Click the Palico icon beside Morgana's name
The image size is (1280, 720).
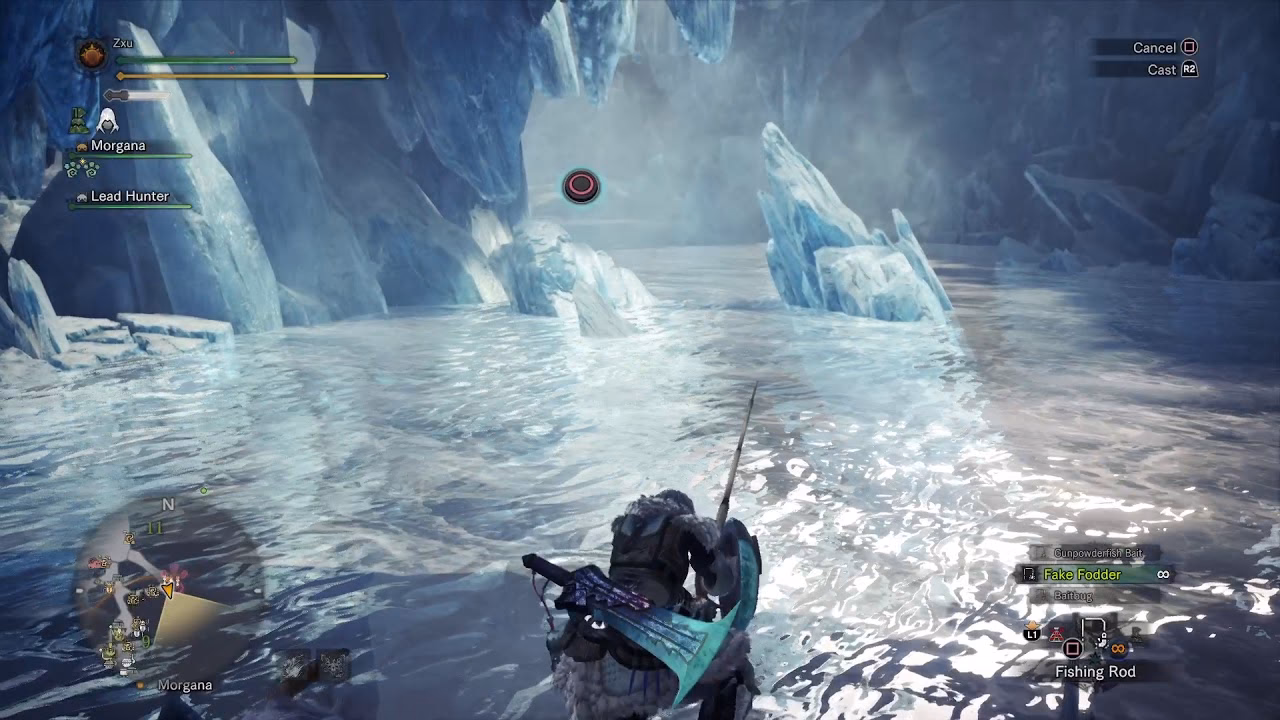pyautogui.click(x=82, y=145)
